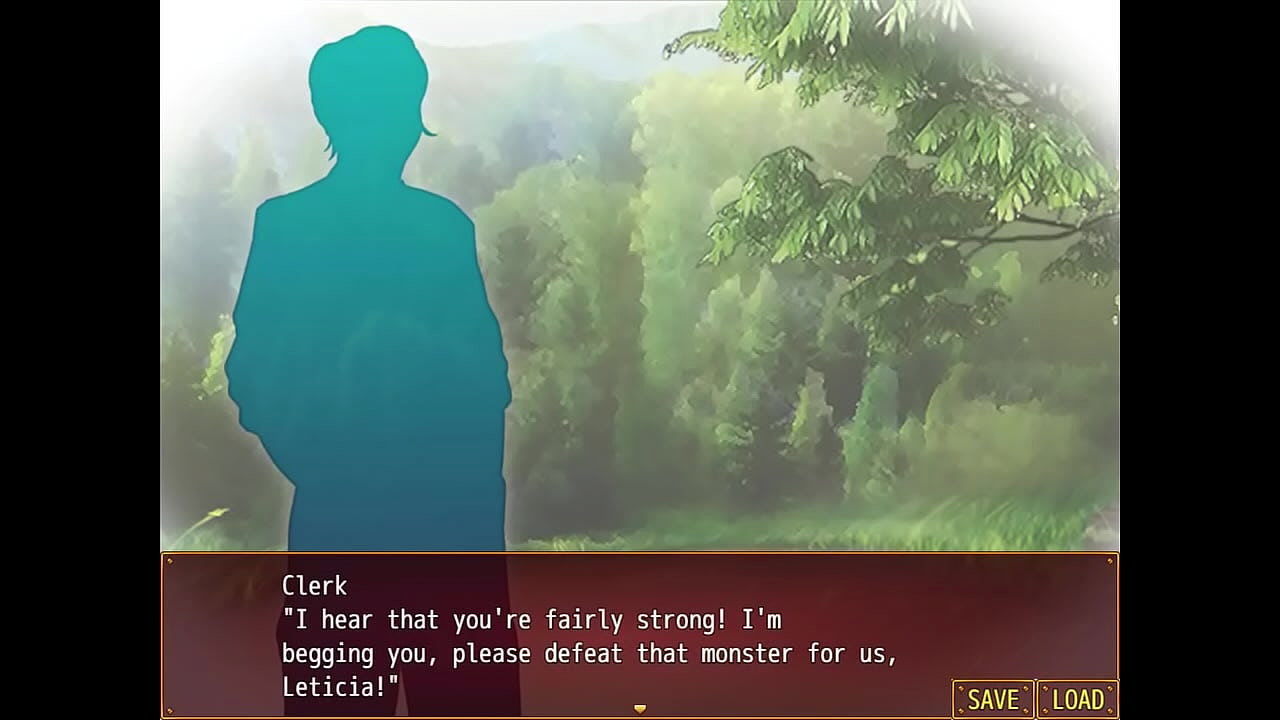
Task: Click the quoted dialogue's first line
Action: [535, 620]
